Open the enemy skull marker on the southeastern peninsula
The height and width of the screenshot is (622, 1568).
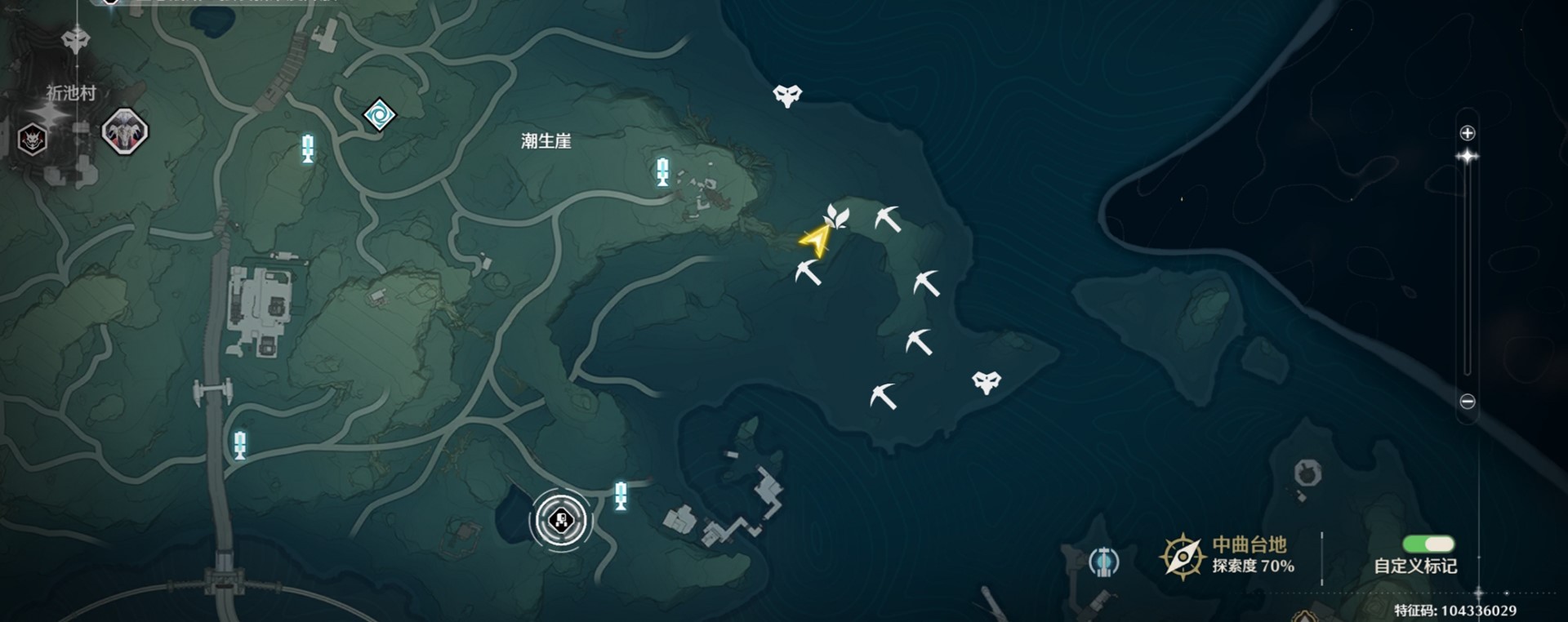pos(988,378)
